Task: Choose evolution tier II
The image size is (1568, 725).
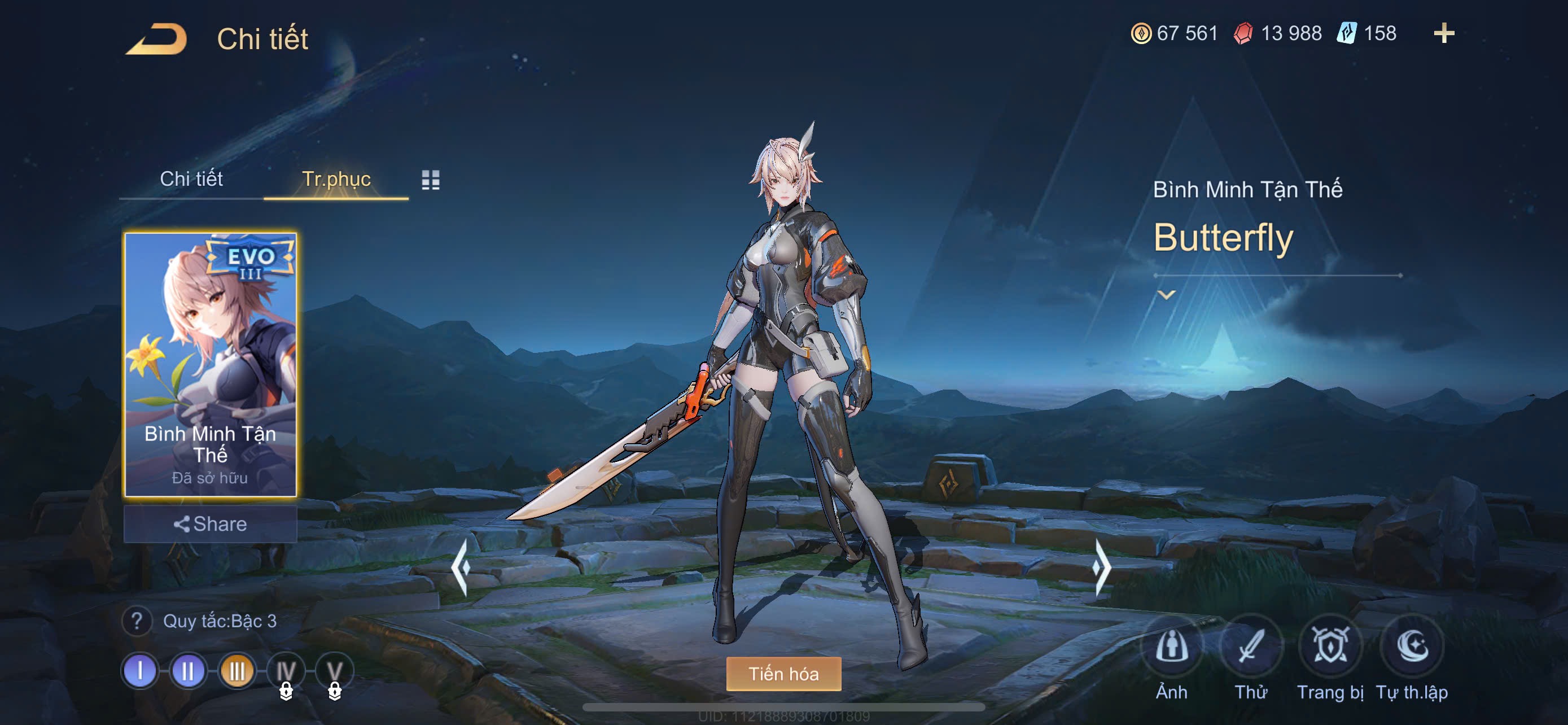Action: (x=188, y=671)
